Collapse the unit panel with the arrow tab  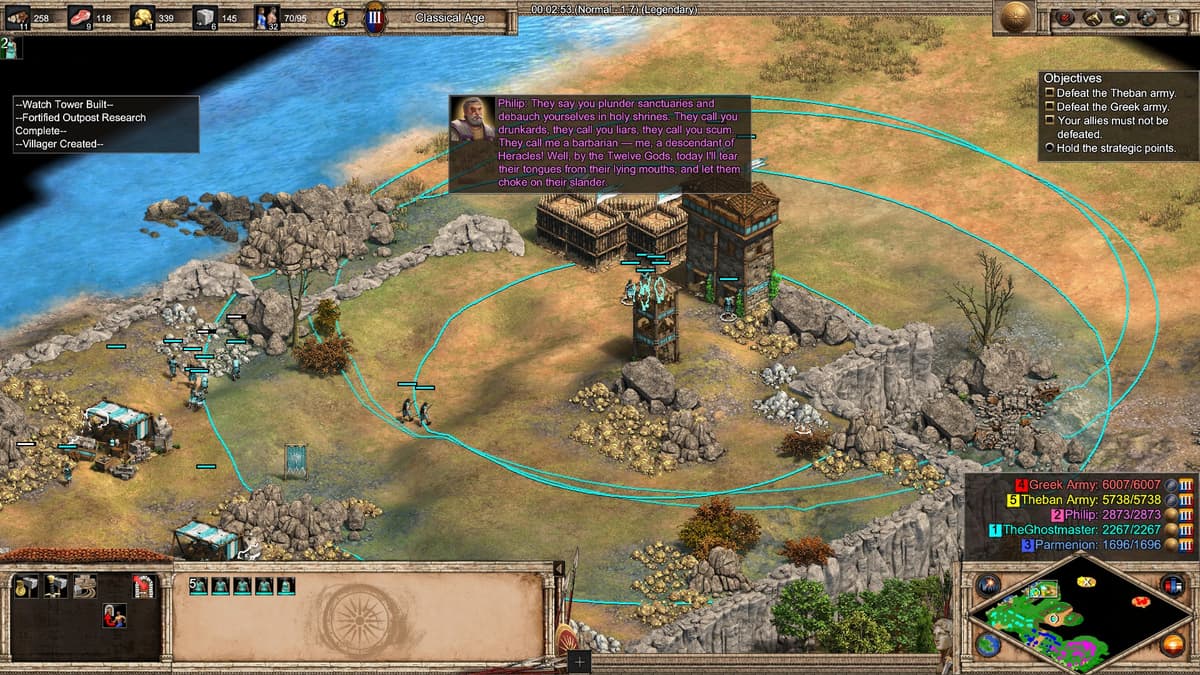(x=559, y=568)
